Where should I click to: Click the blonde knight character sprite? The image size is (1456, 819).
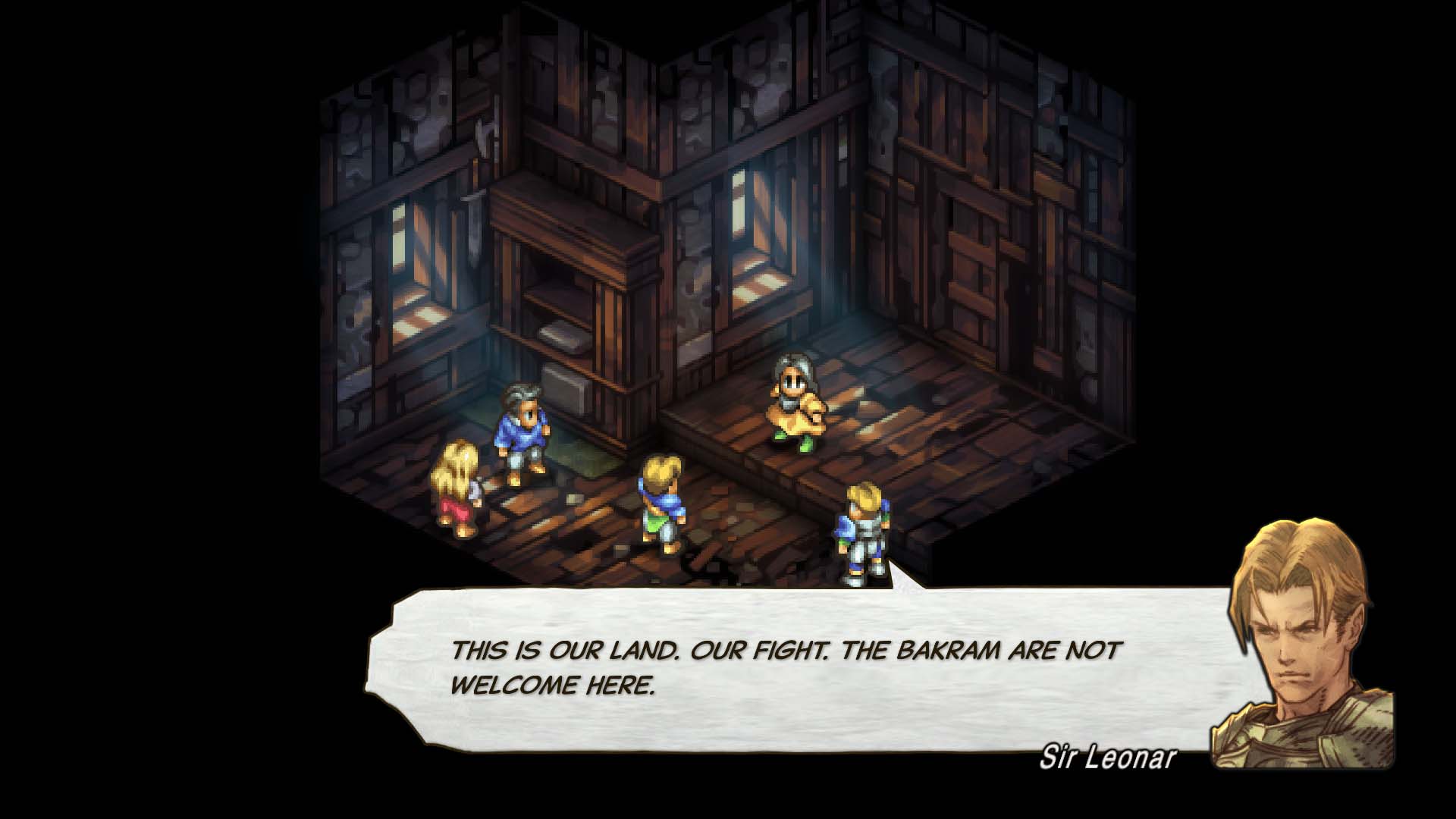click(863, 531)
